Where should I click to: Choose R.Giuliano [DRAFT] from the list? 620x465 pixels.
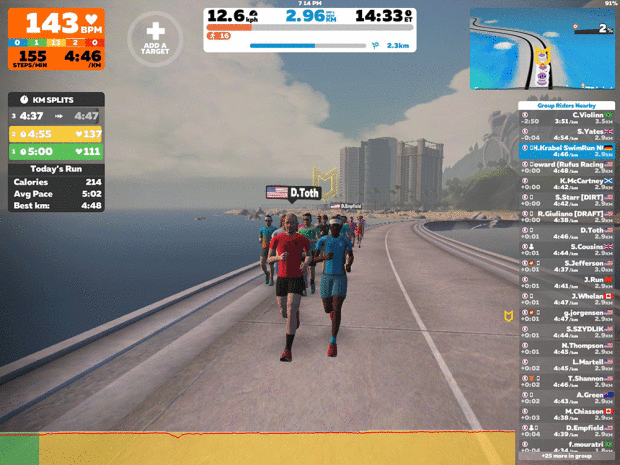[568, 216]
